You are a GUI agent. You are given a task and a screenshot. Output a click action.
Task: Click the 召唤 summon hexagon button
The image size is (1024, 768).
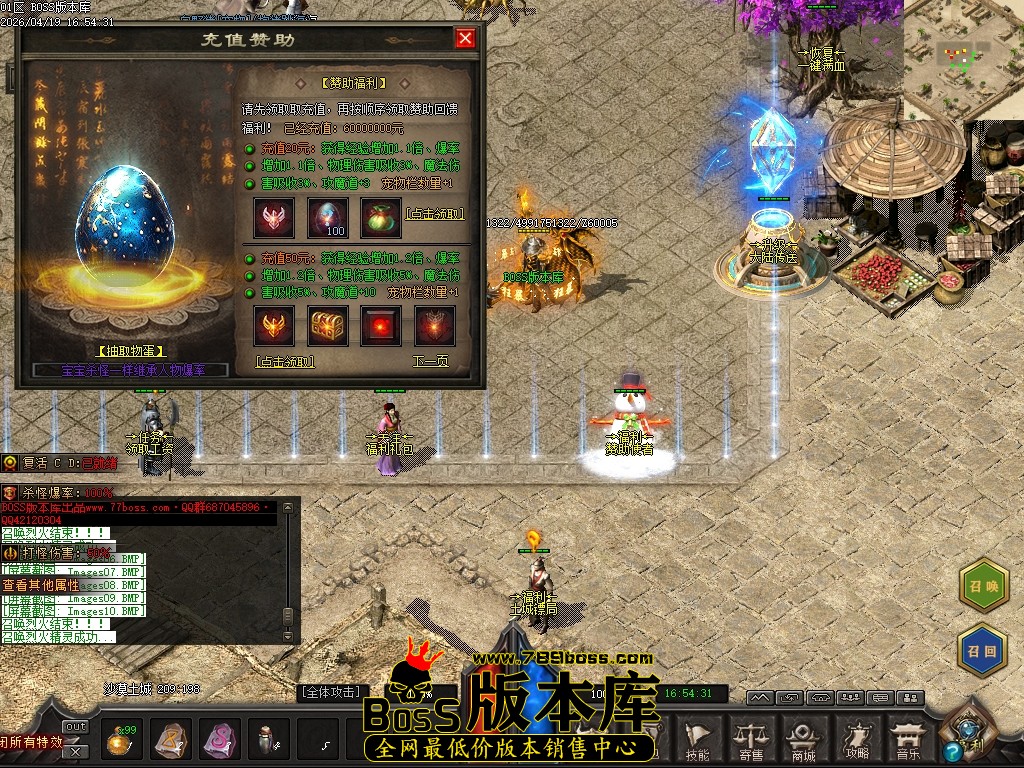pyautogui.click(x=983, y=585)
